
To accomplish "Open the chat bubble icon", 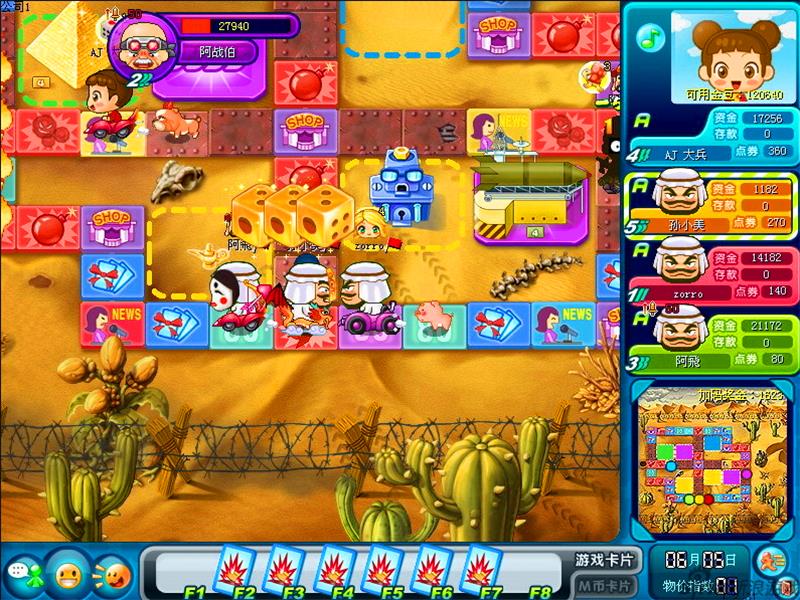I will (x=20, y=574).
